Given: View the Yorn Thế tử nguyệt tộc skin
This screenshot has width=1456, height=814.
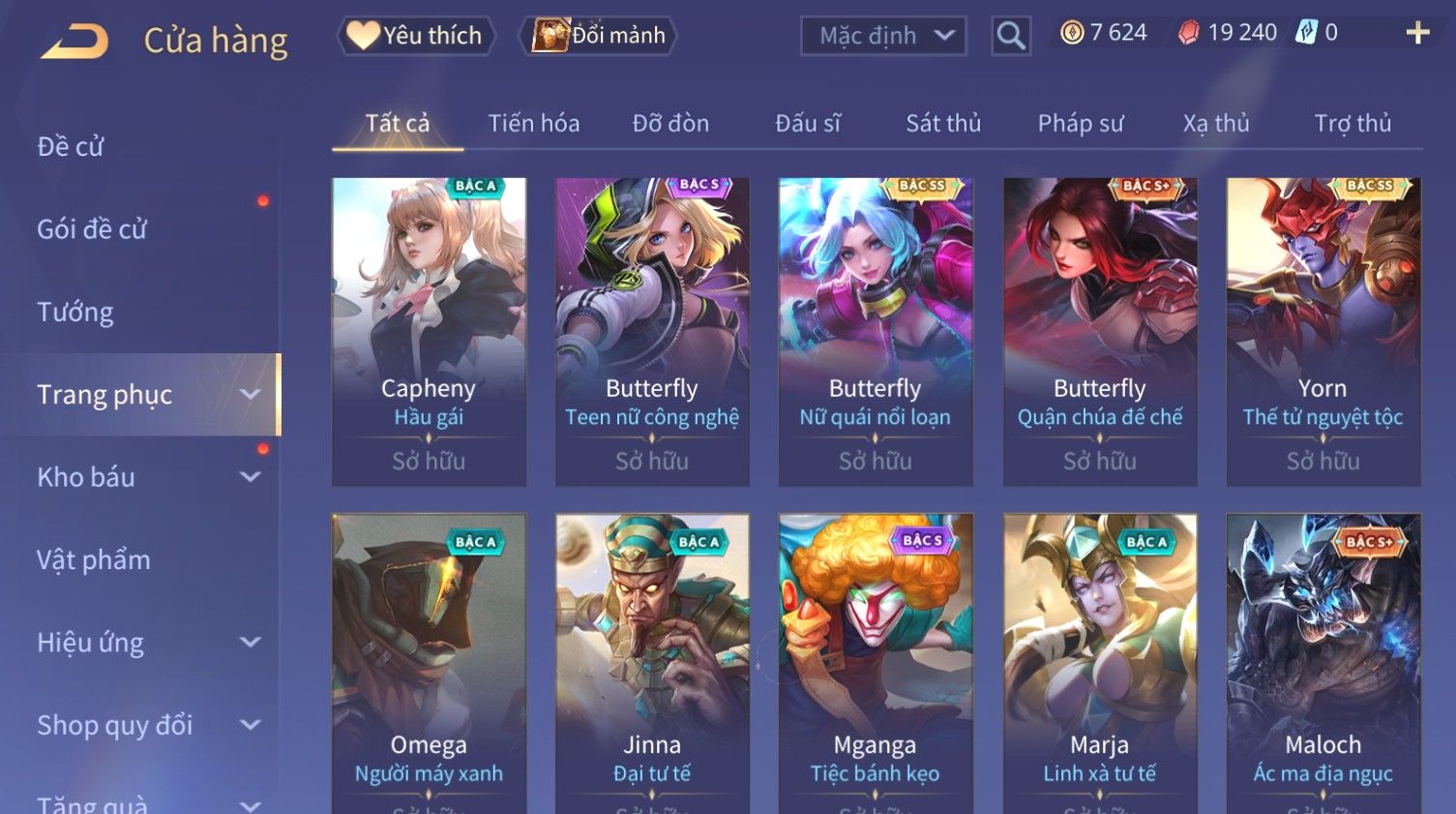Looking at the screenshot, I should click(1322, 329).
